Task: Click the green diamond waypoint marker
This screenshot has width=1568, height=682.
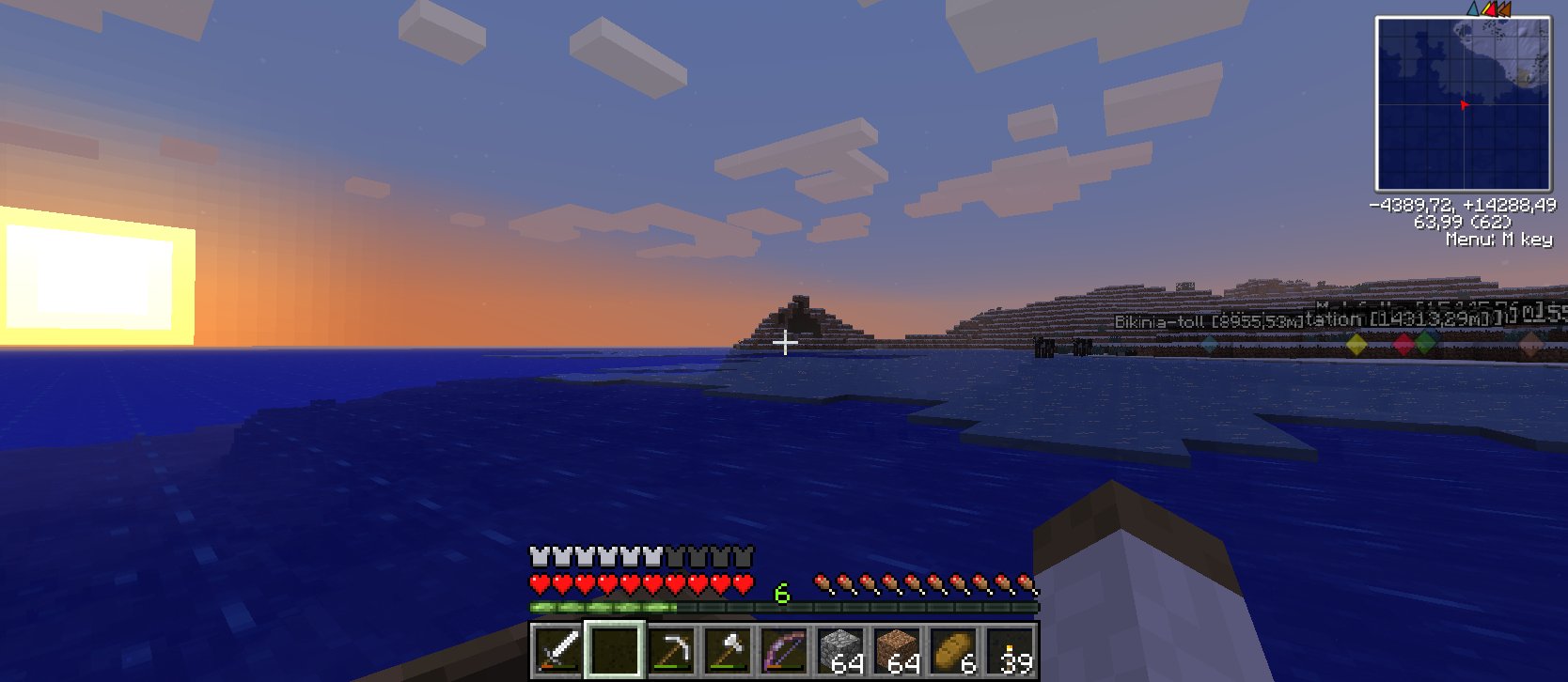Action: 1425,343
